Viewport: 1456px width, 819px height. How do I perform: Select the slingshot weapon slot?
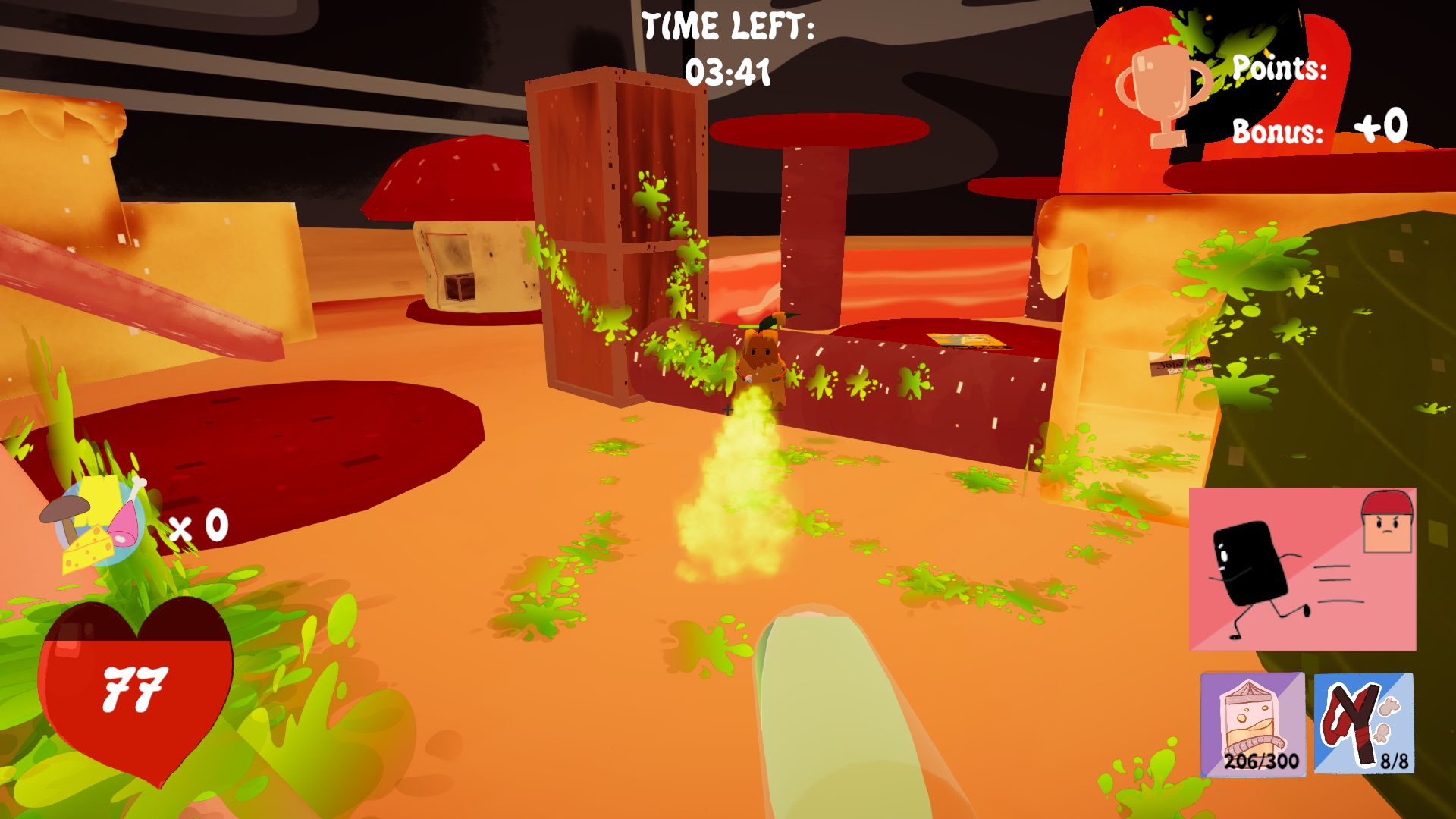point(1363,723)
